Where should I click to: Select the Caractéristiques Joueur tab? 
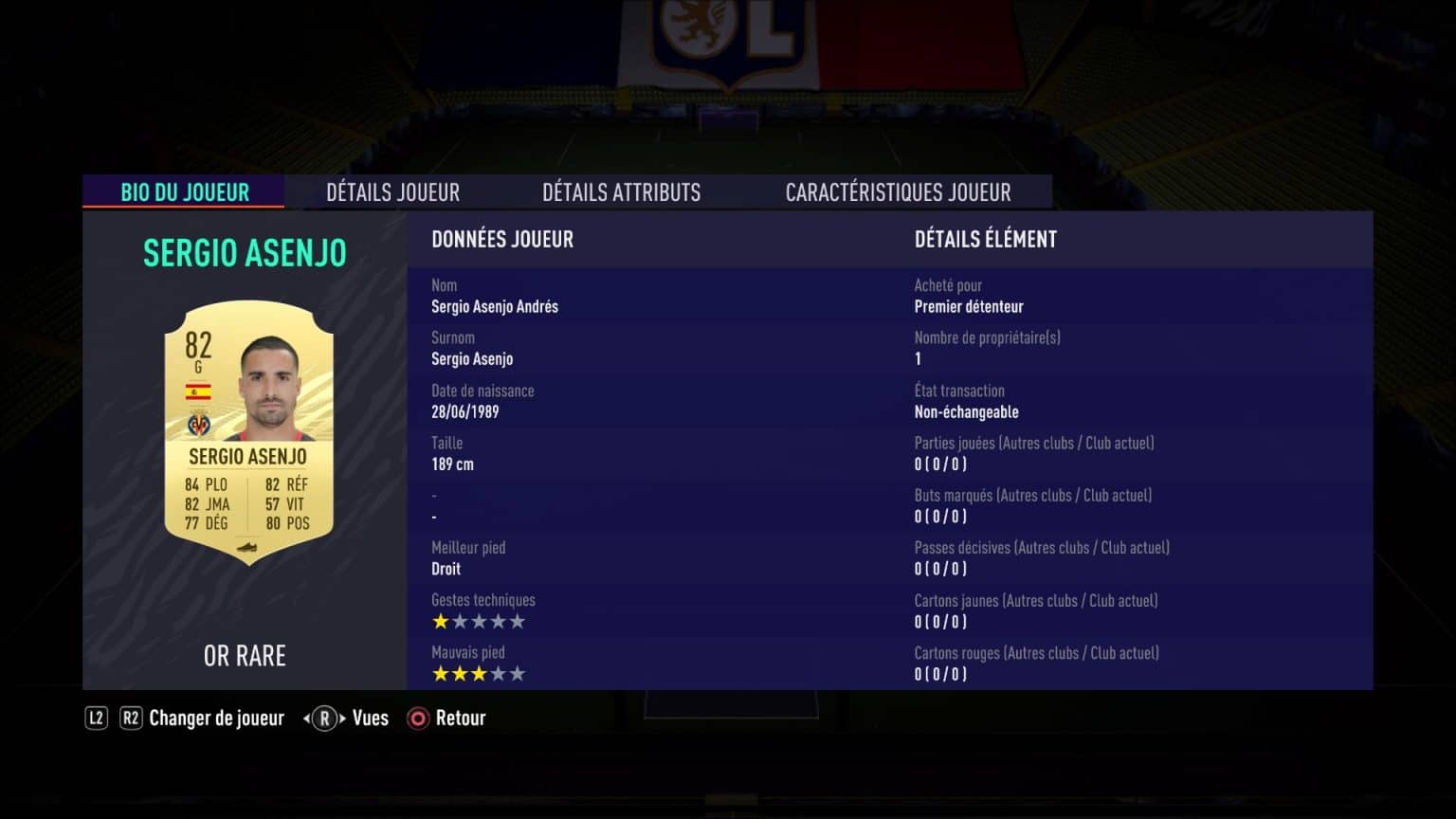[898, 192]
